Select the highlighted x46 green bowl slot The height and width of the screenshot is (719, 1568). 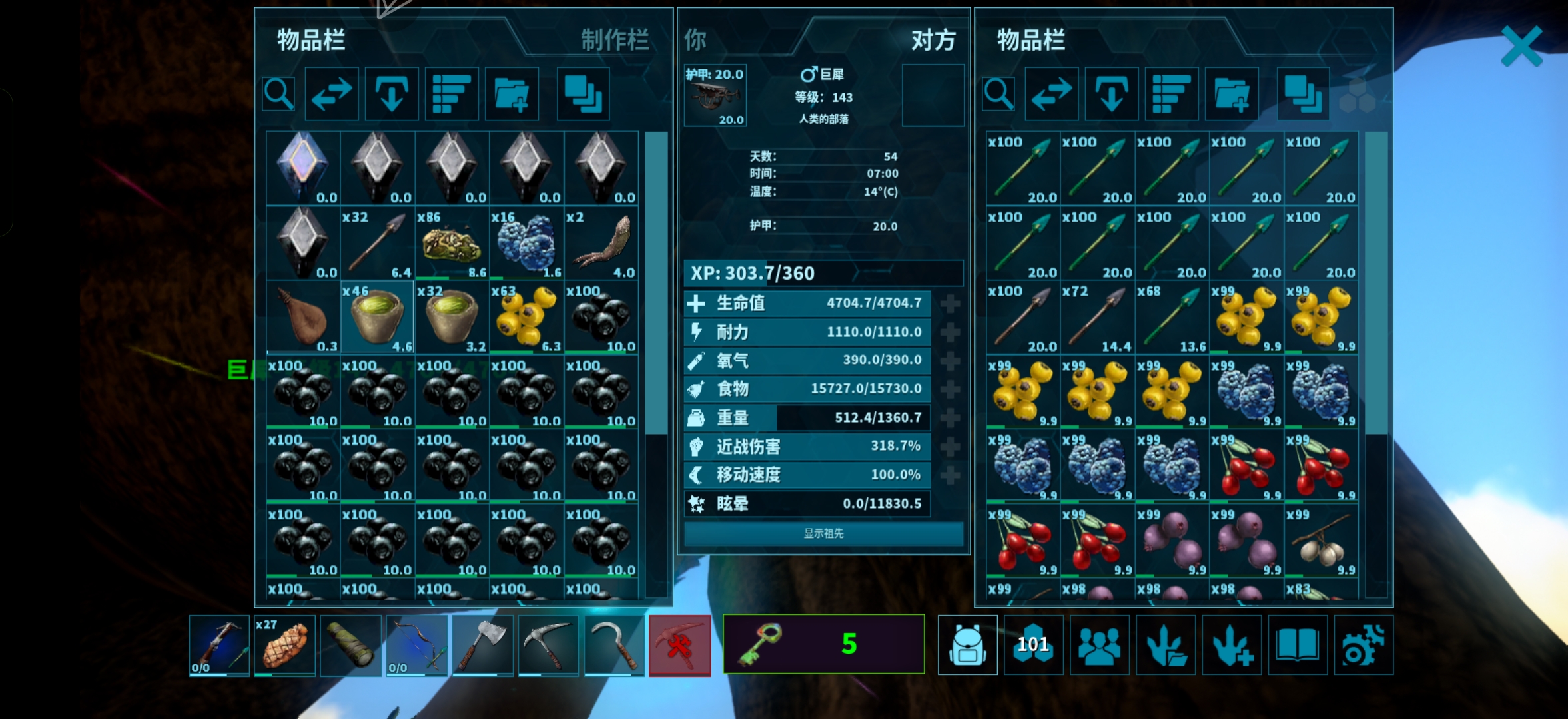(377, 318)
